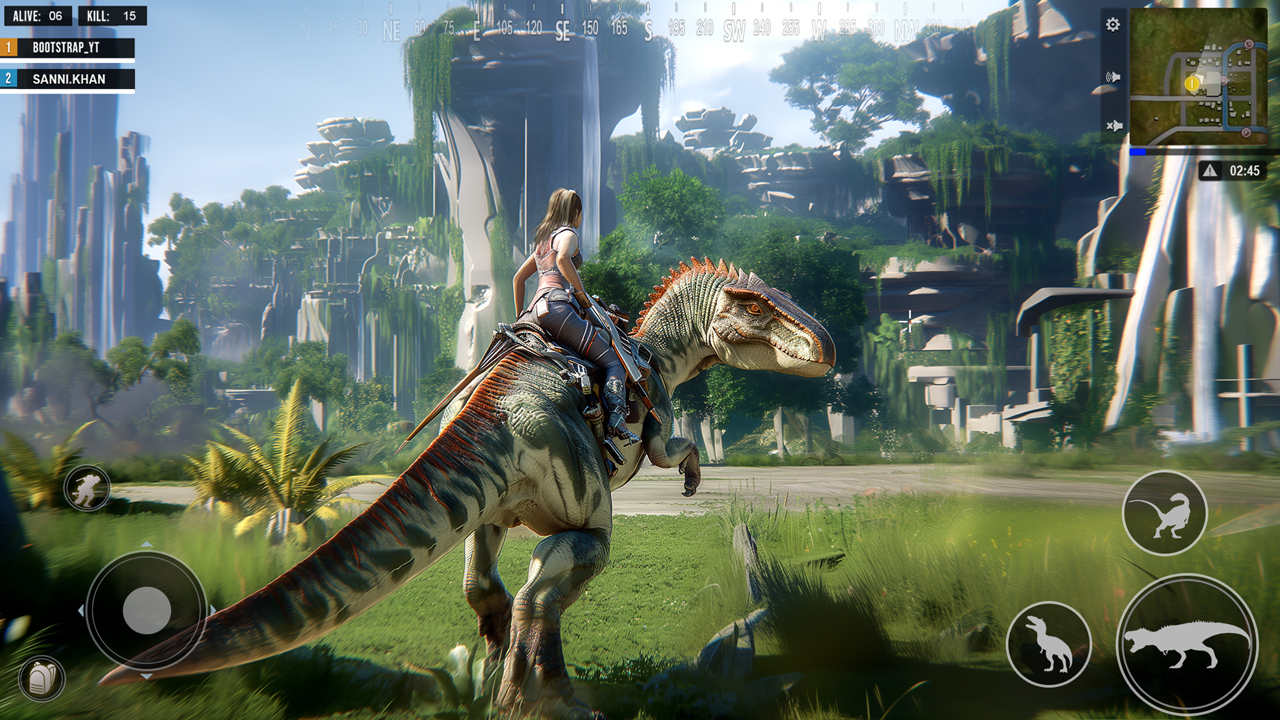This screenshot has height=720, width=1280.
Task: Tap the warning triangle zone icon
Action: pyautogui.click(x=1210, y=171)
